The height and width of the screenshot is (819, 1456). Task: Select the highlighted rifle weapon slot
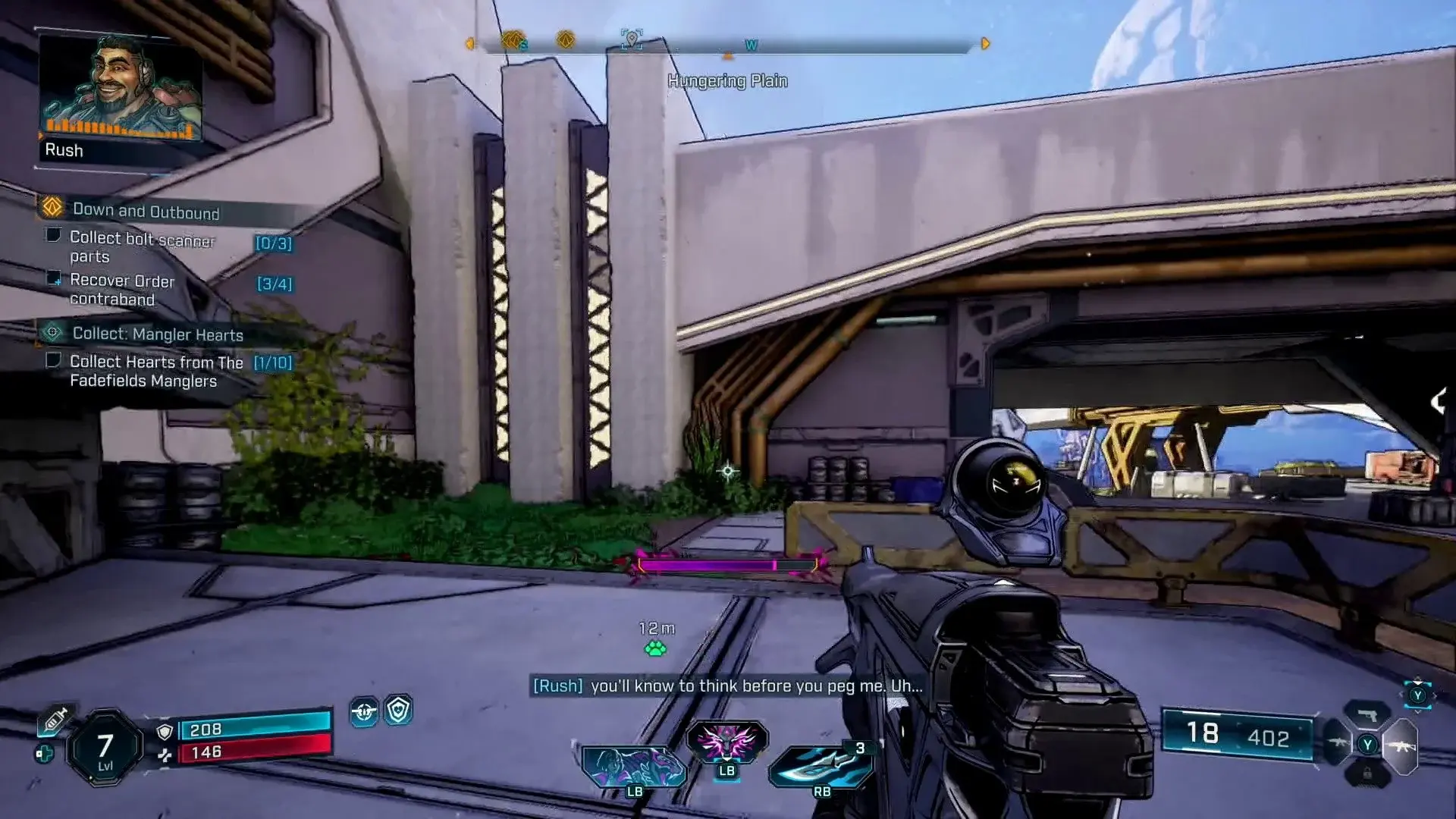point(1400,746)
